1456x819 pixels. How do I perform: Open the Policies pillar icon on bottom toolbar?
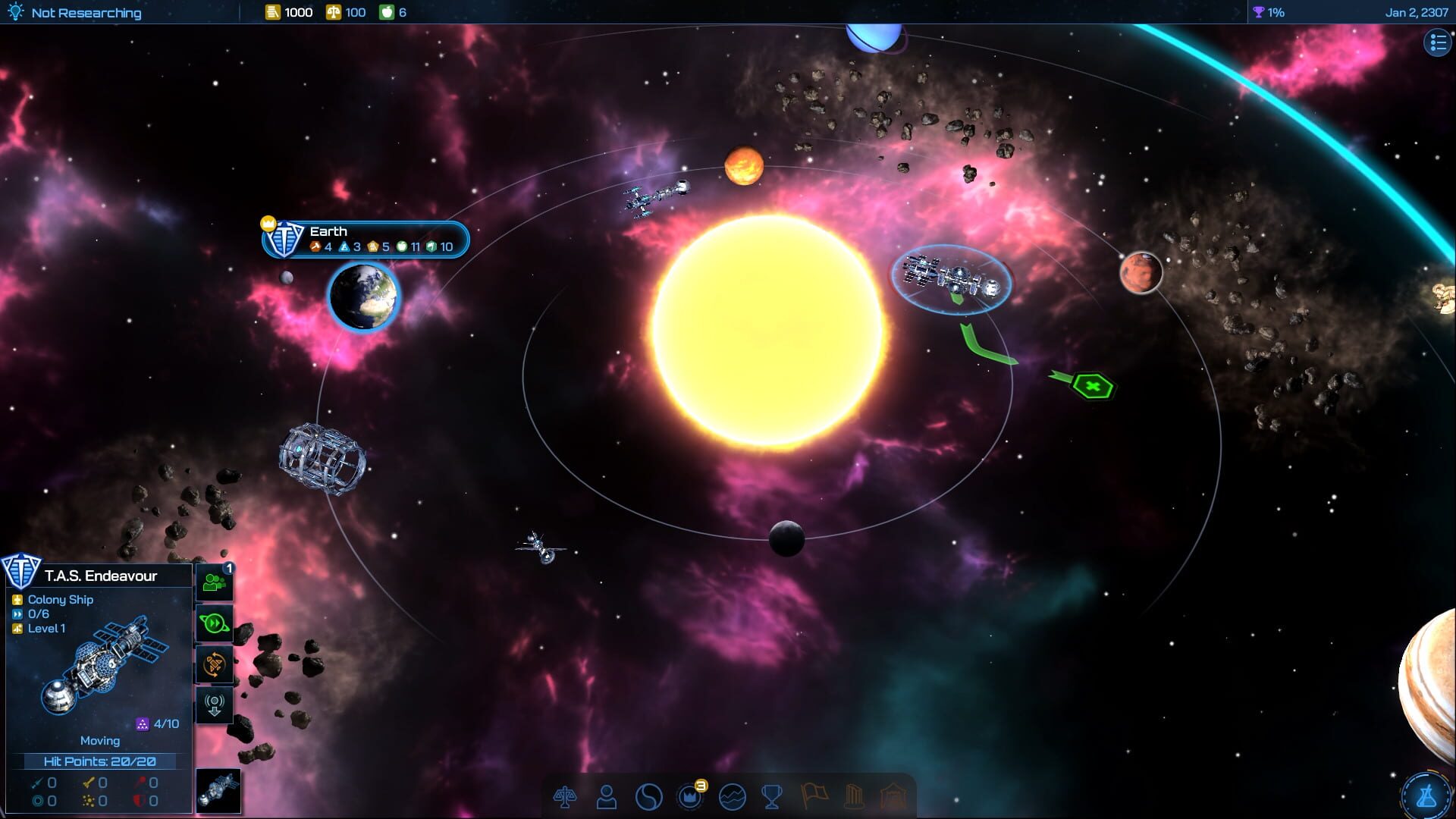point(855,797)
